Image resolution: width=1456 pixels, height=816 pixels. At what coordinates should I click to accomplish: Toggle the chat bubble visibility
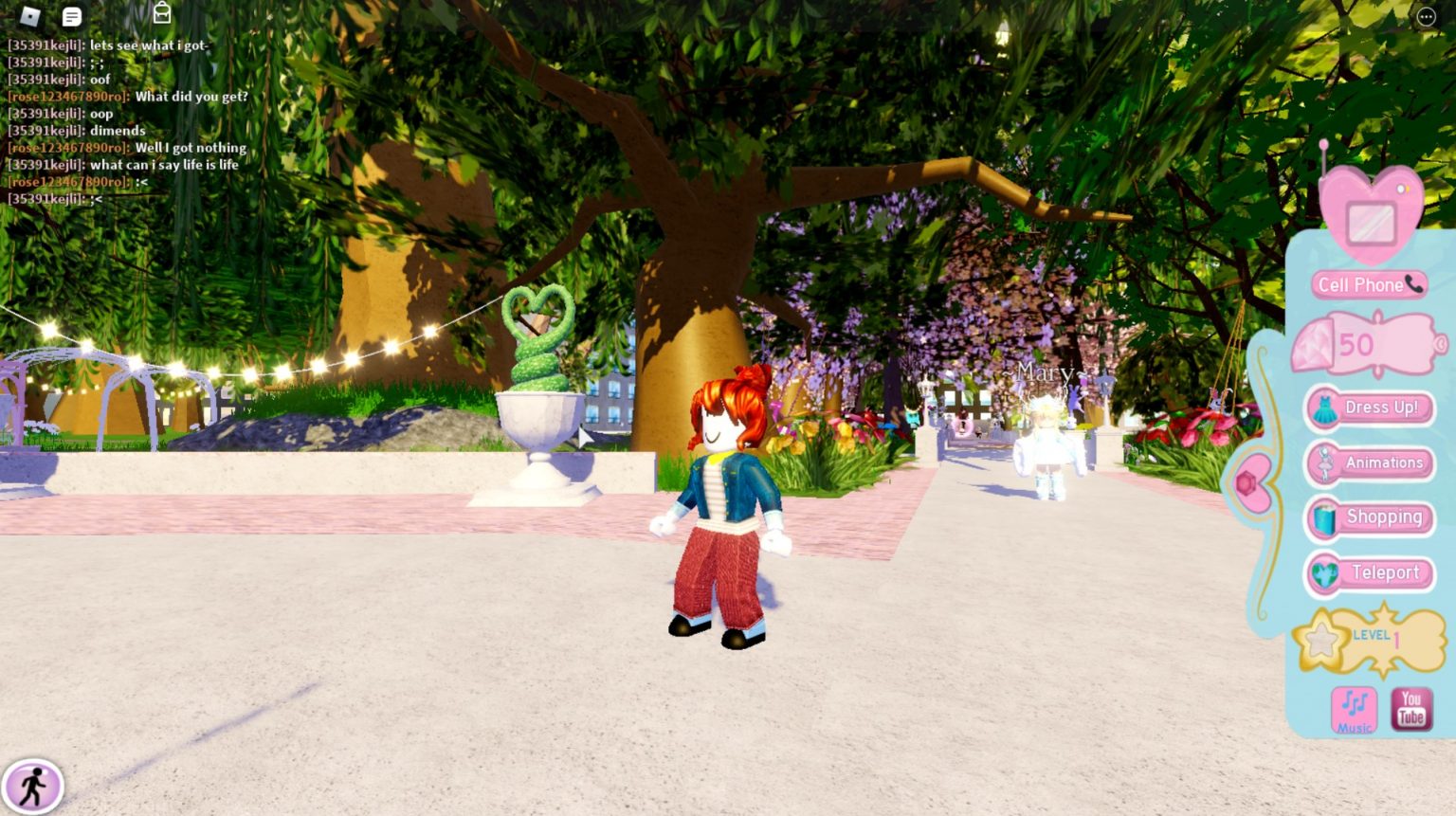tap(71, 15)
